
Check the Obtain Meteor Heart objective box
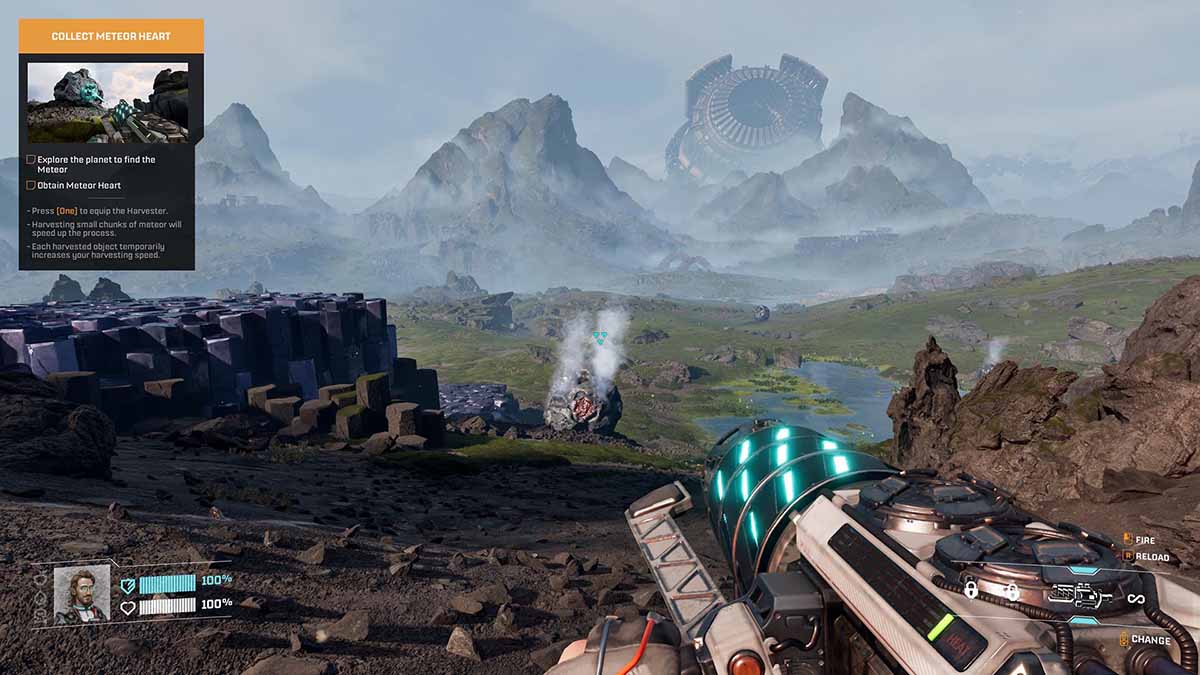point(31,185)
